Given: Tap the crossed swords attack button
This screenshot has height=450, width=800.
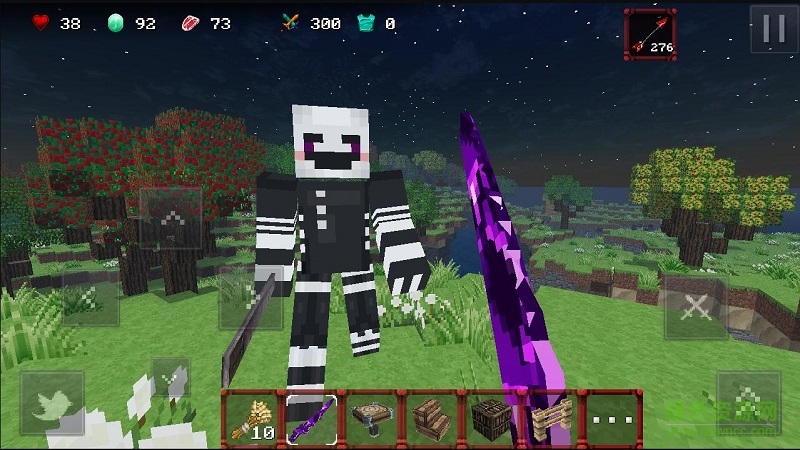Looking at the screenshot, I should click(696, 308).
